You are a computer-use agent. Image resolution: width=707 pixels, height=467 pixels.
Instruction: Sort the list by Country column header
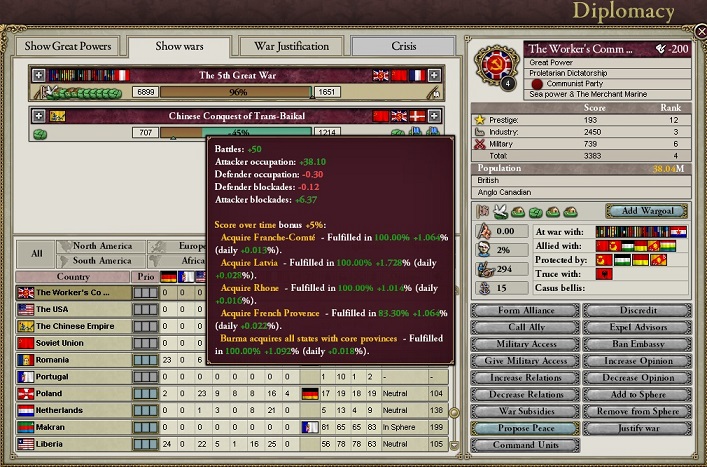(x=73, y=277)
